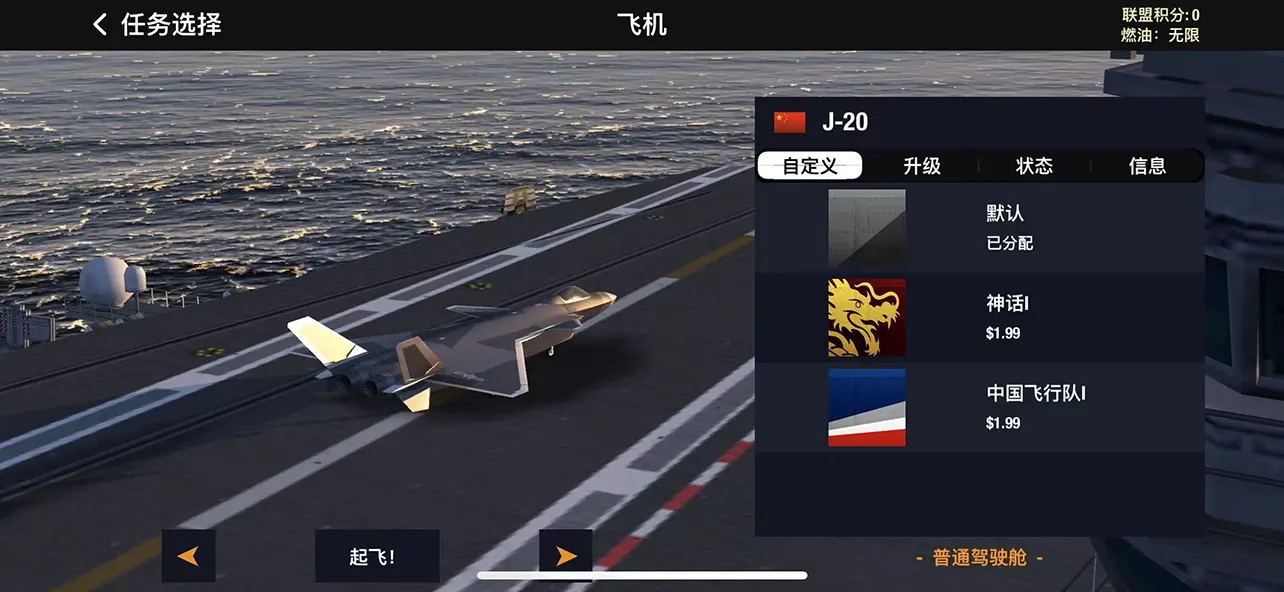Select the 神话I golden dragon skin

point(979,318)
